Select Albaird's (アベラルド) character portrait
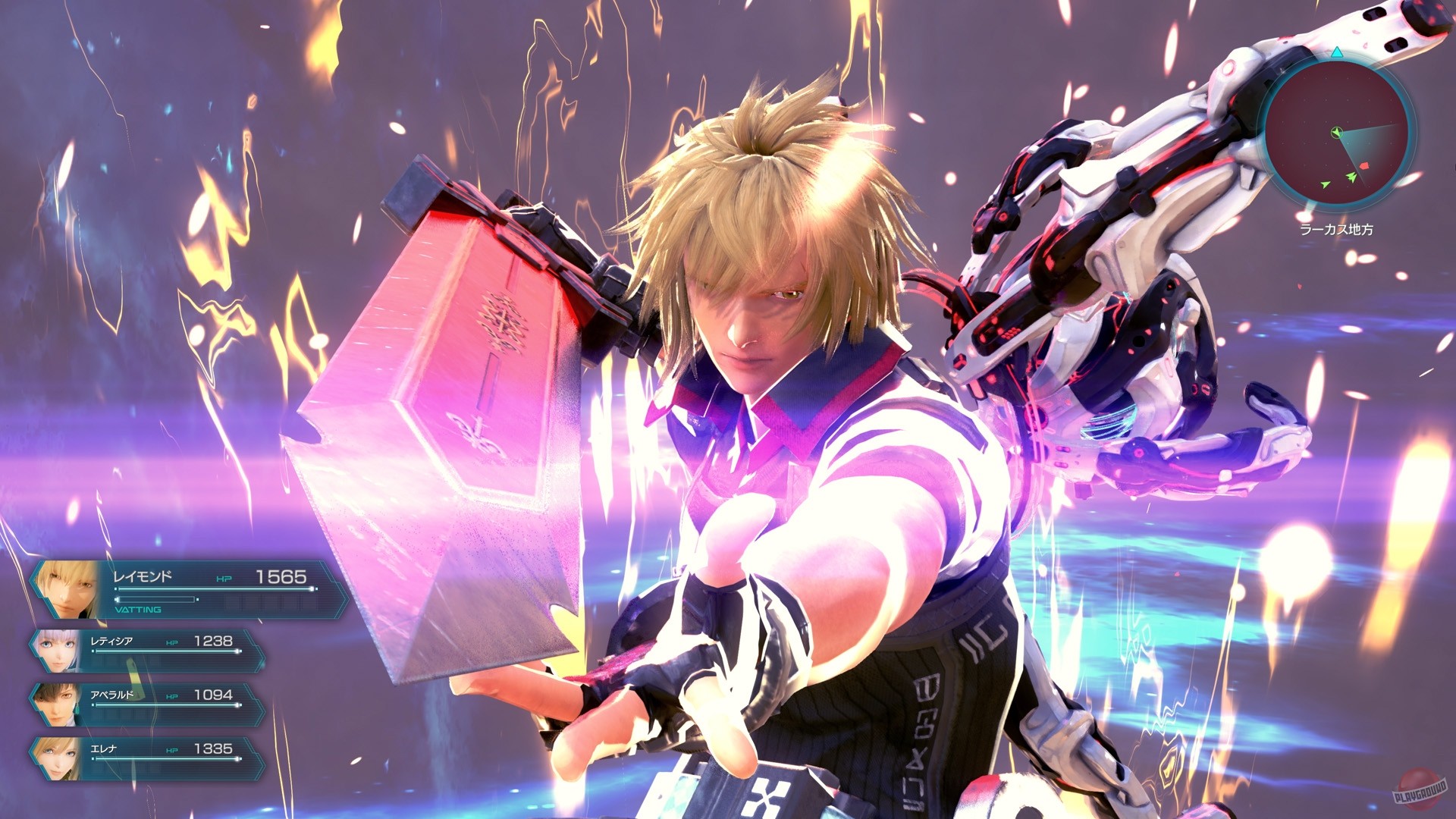 click(x=58, y=704)
